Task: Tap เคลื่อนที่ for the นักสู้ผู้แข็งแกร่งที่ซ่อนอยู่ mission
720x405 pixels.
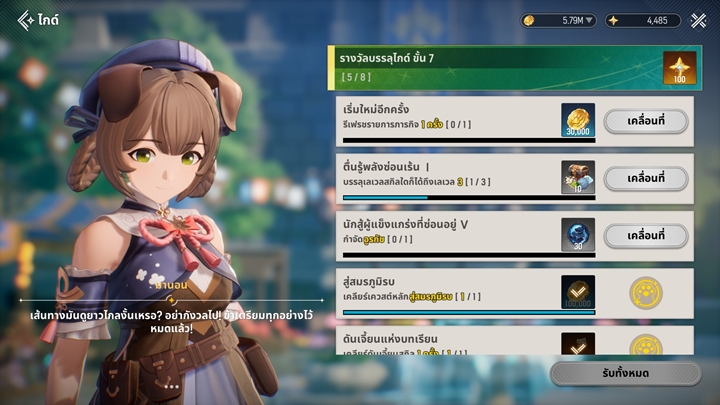Action: coord(645,235)
